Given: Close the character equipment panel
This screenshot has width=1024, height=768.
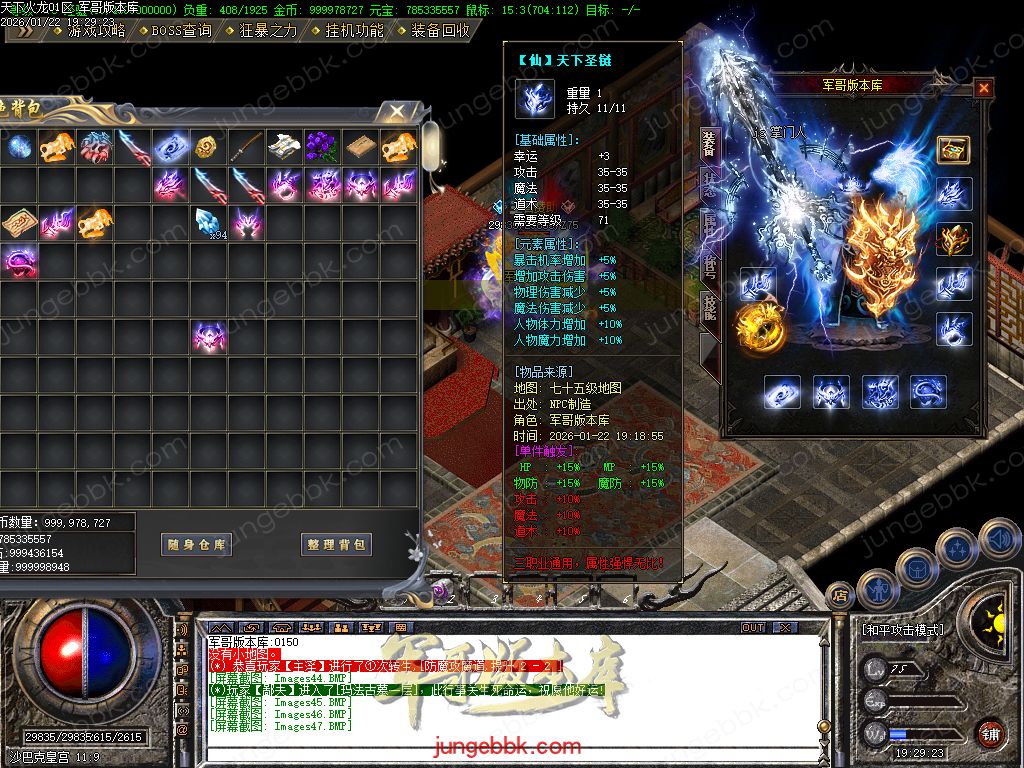Looking at the screenshot, I should (x=984, y=88).
